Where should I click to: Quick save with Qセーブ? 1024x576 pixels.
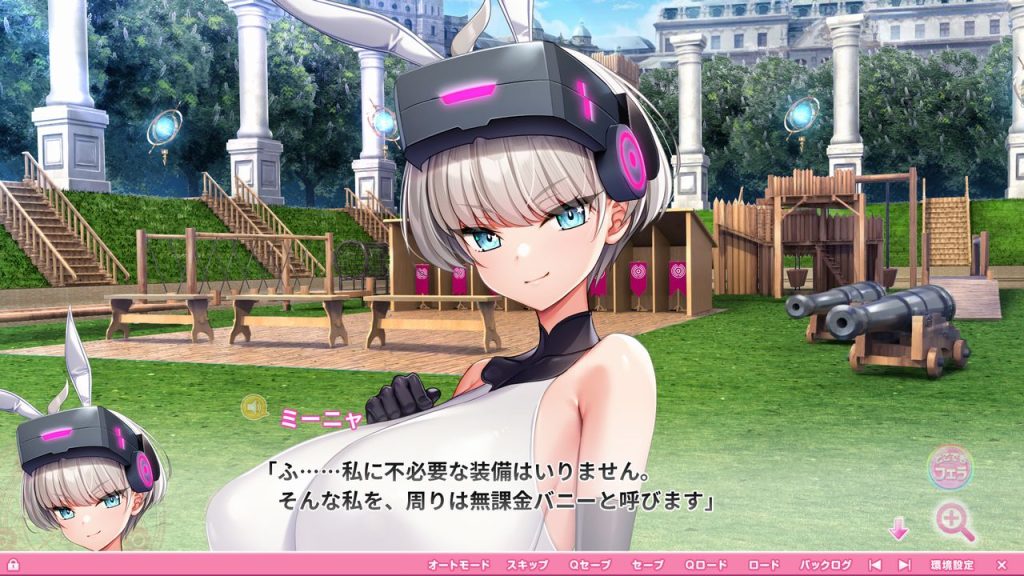click(590, 565)
